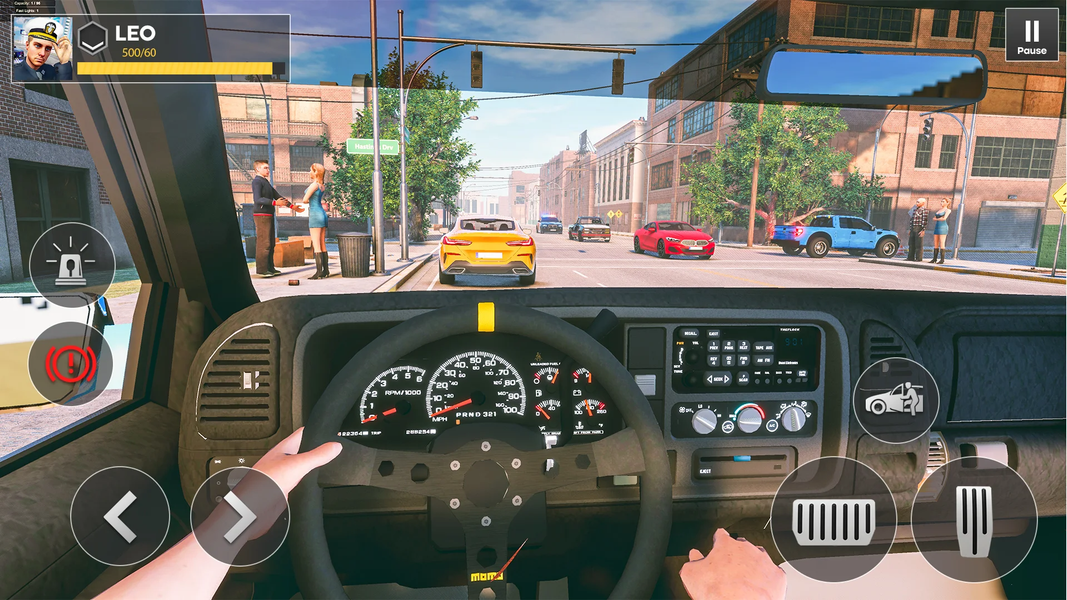This screenshot has width=1067, height=600.
Task: Pause the game
Action: (x=1031, y=35)
